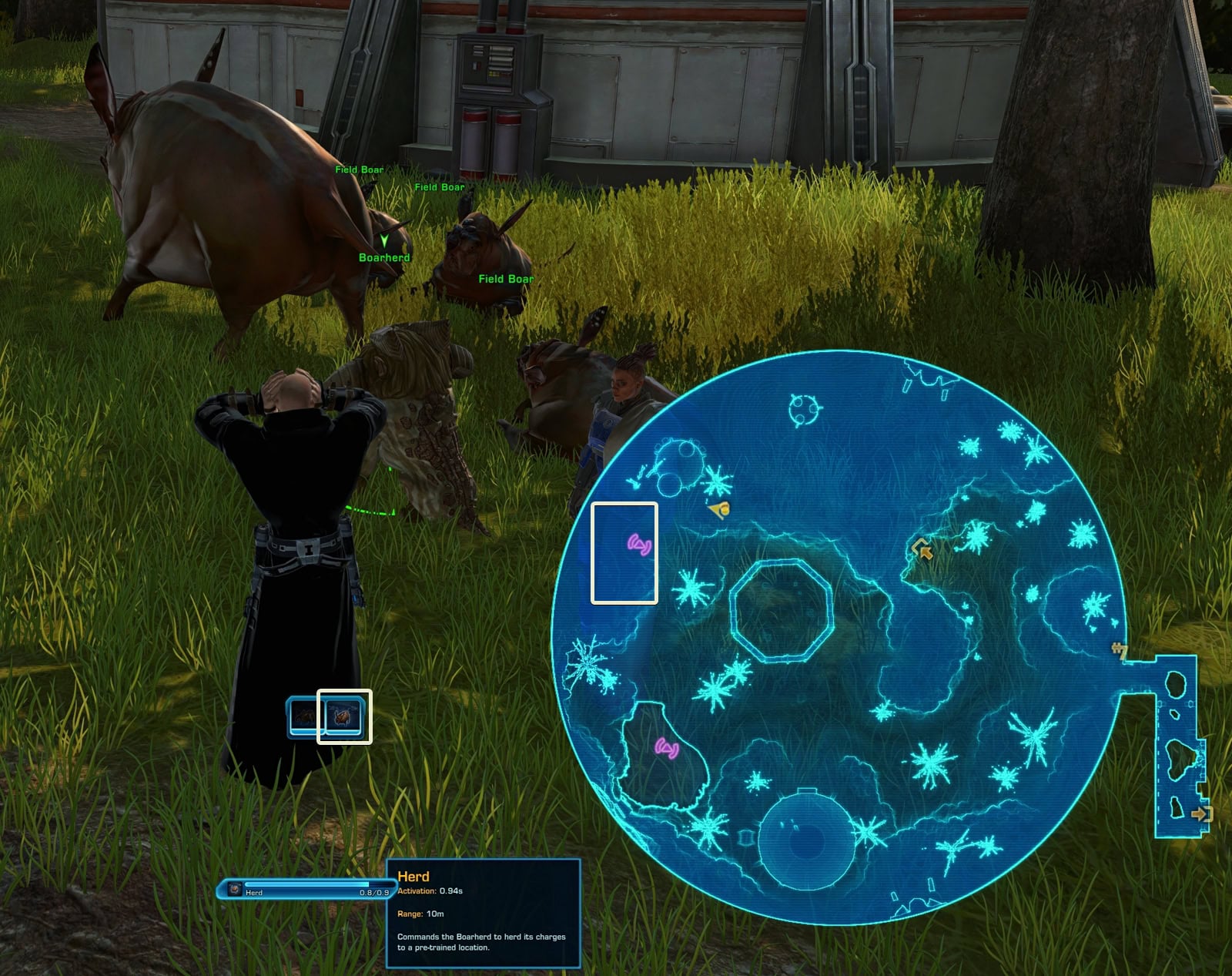Click the orange arrow entrance marker on the map
1232x976 pixels.
coord(922,549)
